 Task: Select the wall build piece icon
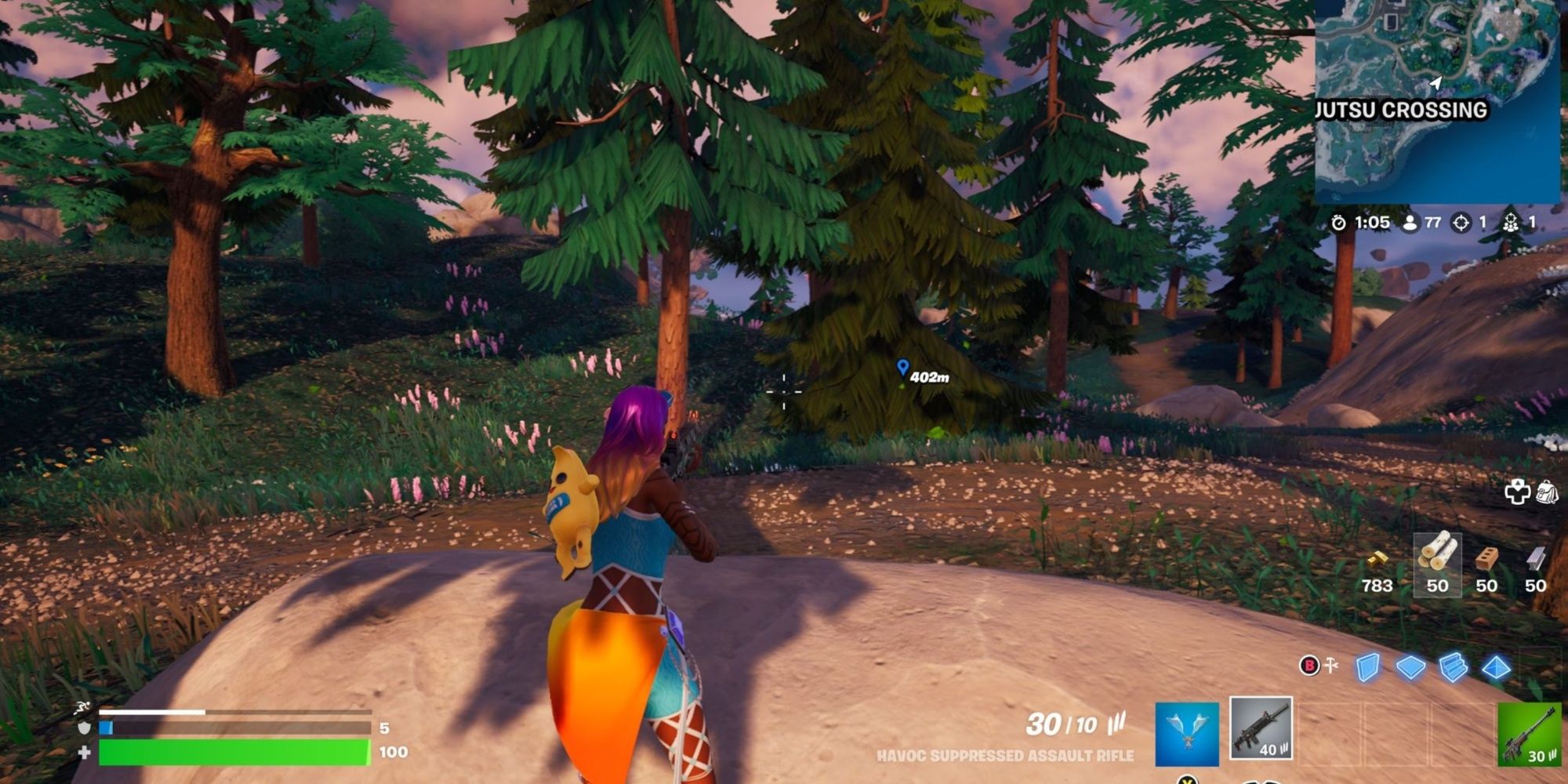(1367, 668)
